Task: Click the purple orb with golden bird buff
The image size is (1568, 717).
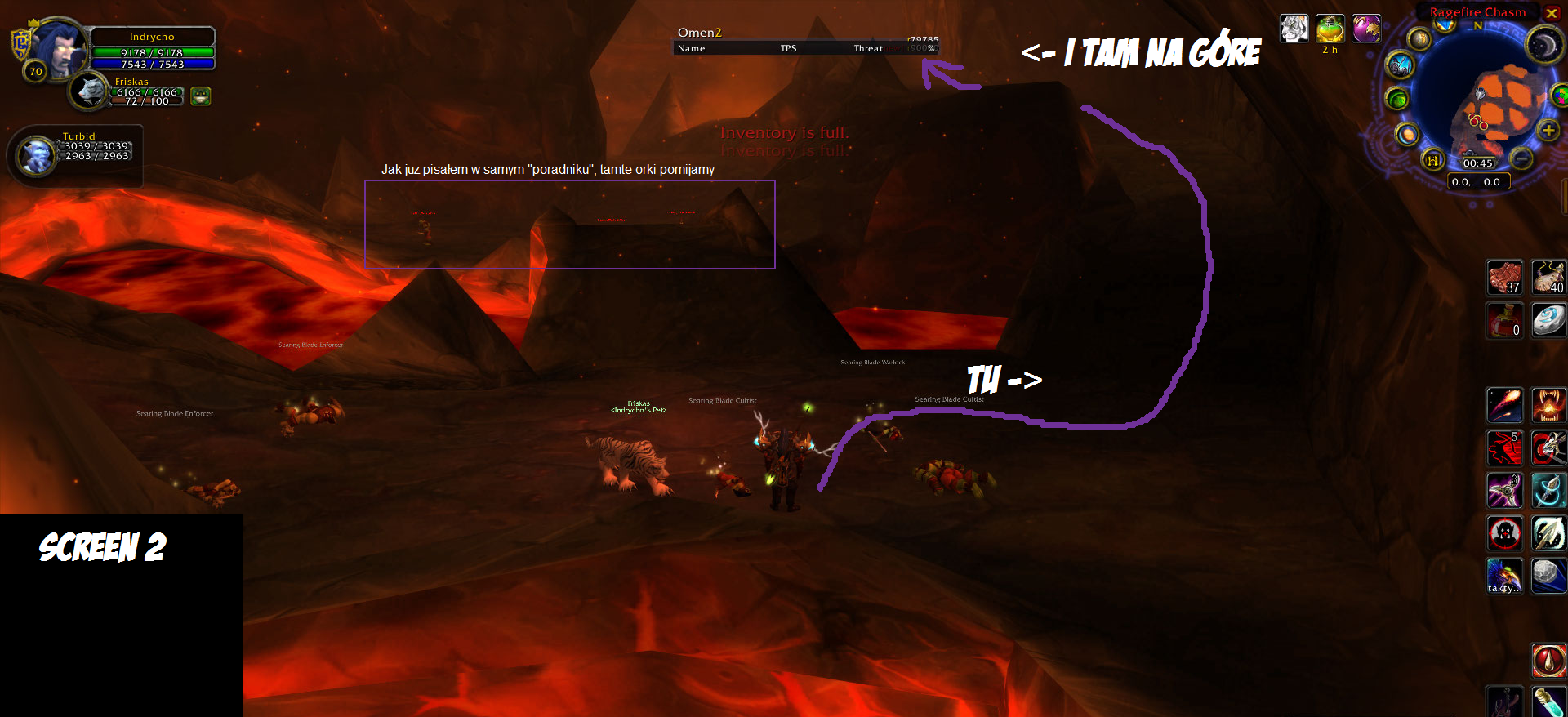Action: (x=1365, y=29)
